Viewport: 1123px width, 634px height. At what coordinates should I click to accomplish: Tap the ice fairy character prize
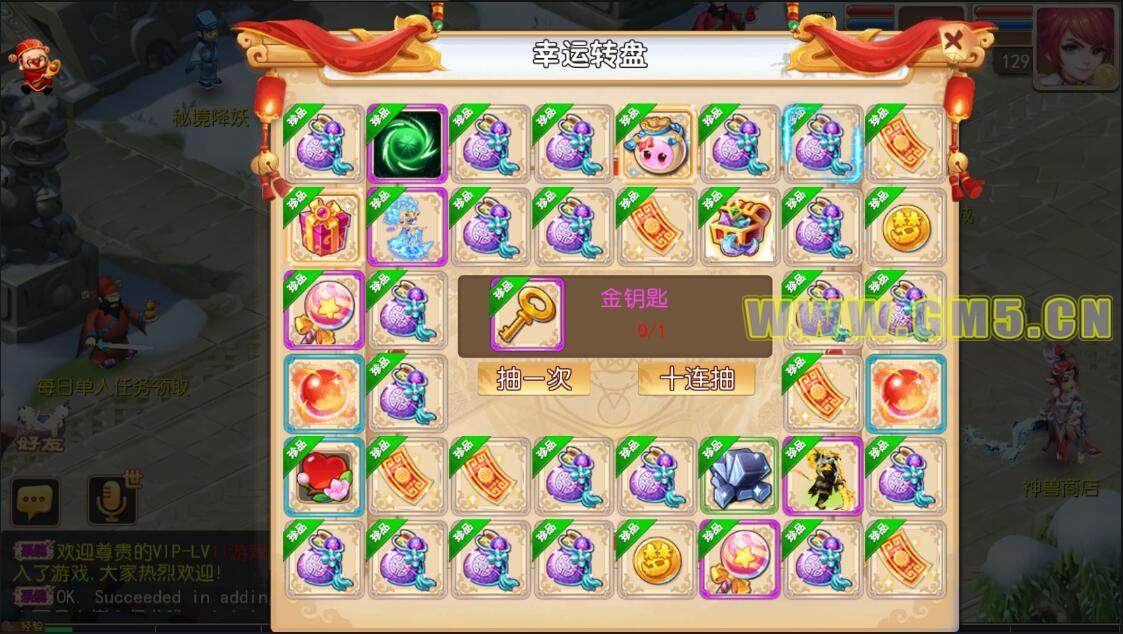tap(407, 226)
